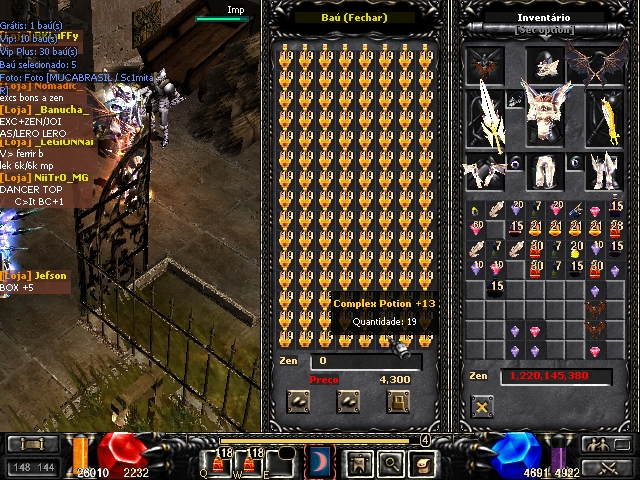
Task: Open the magnifying glass search button
Action: (390, 462)
